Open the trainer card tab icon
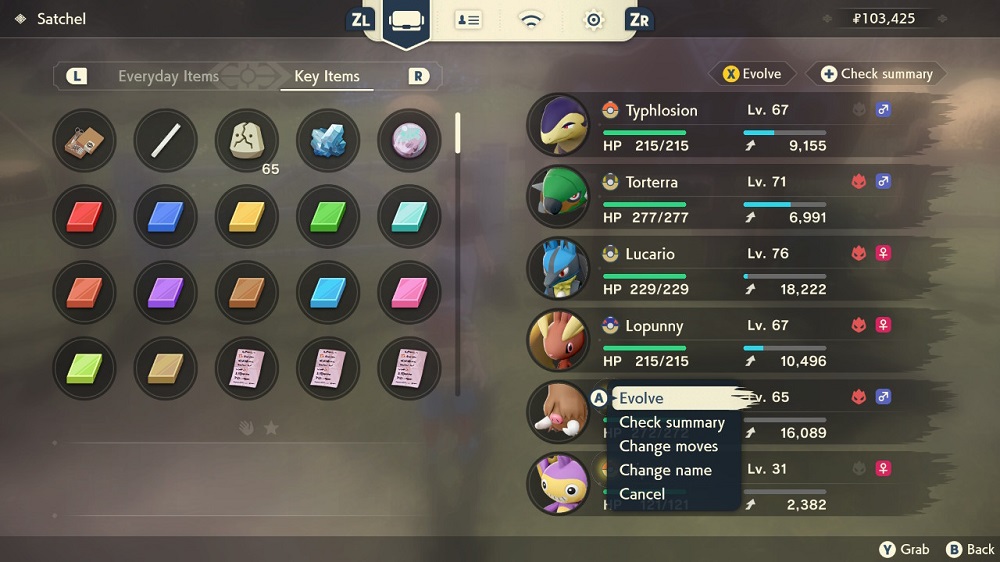 tap(468, 21)
